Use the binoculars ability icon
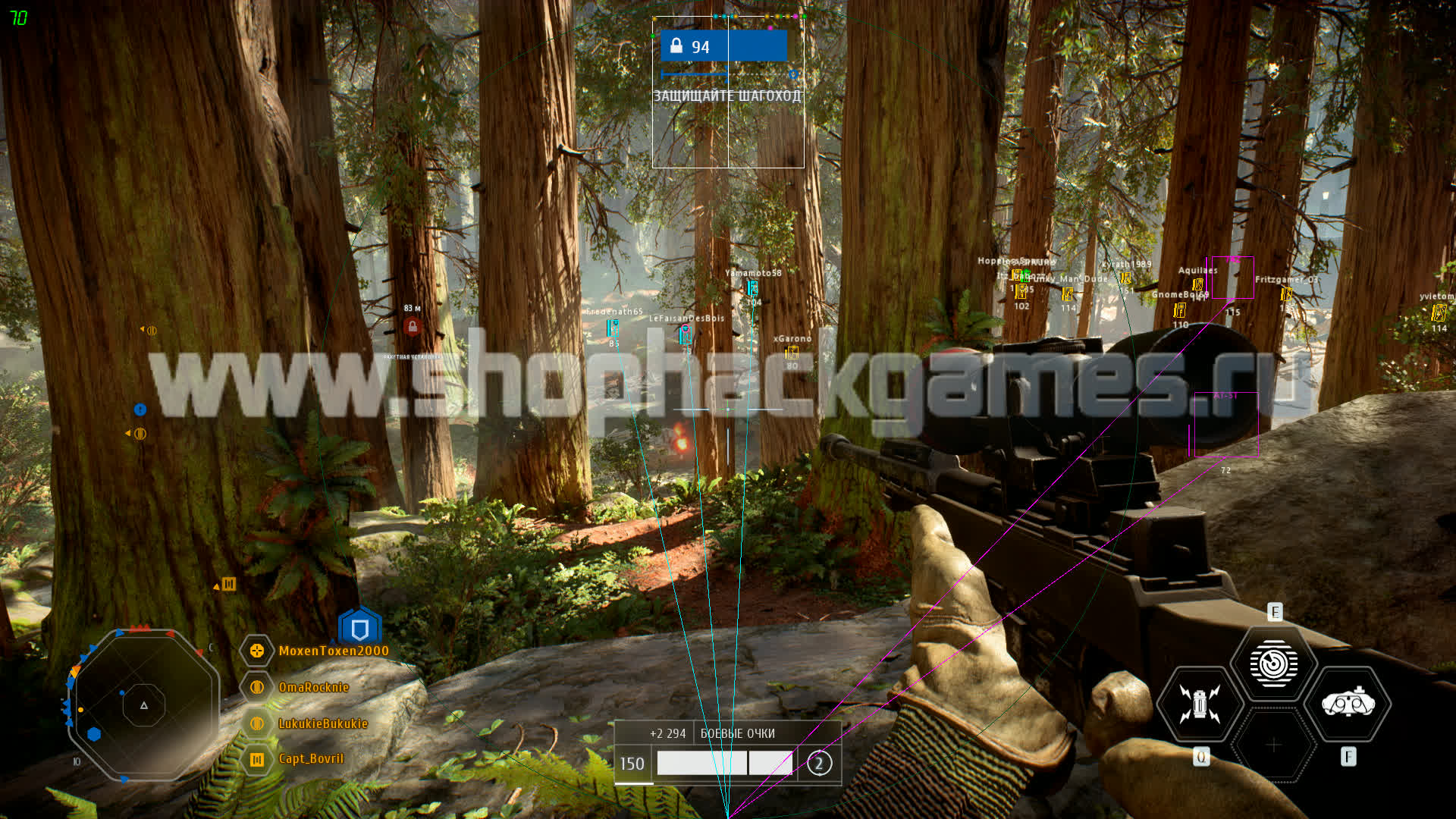Screen dimensions: 1456x819 (1348, 704)
